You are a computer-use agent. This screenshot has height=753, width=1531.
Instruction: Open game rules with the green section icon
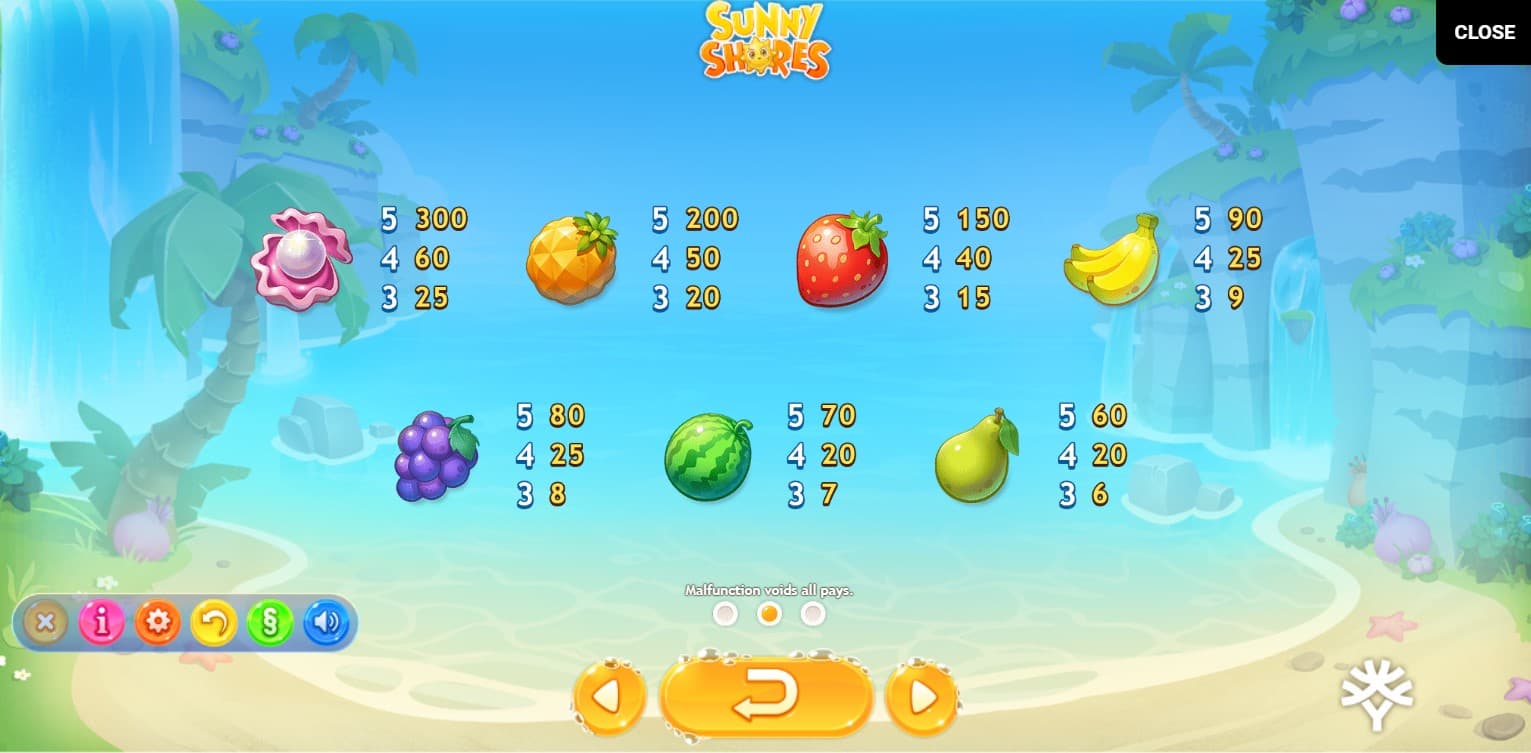tap(270, 623)
